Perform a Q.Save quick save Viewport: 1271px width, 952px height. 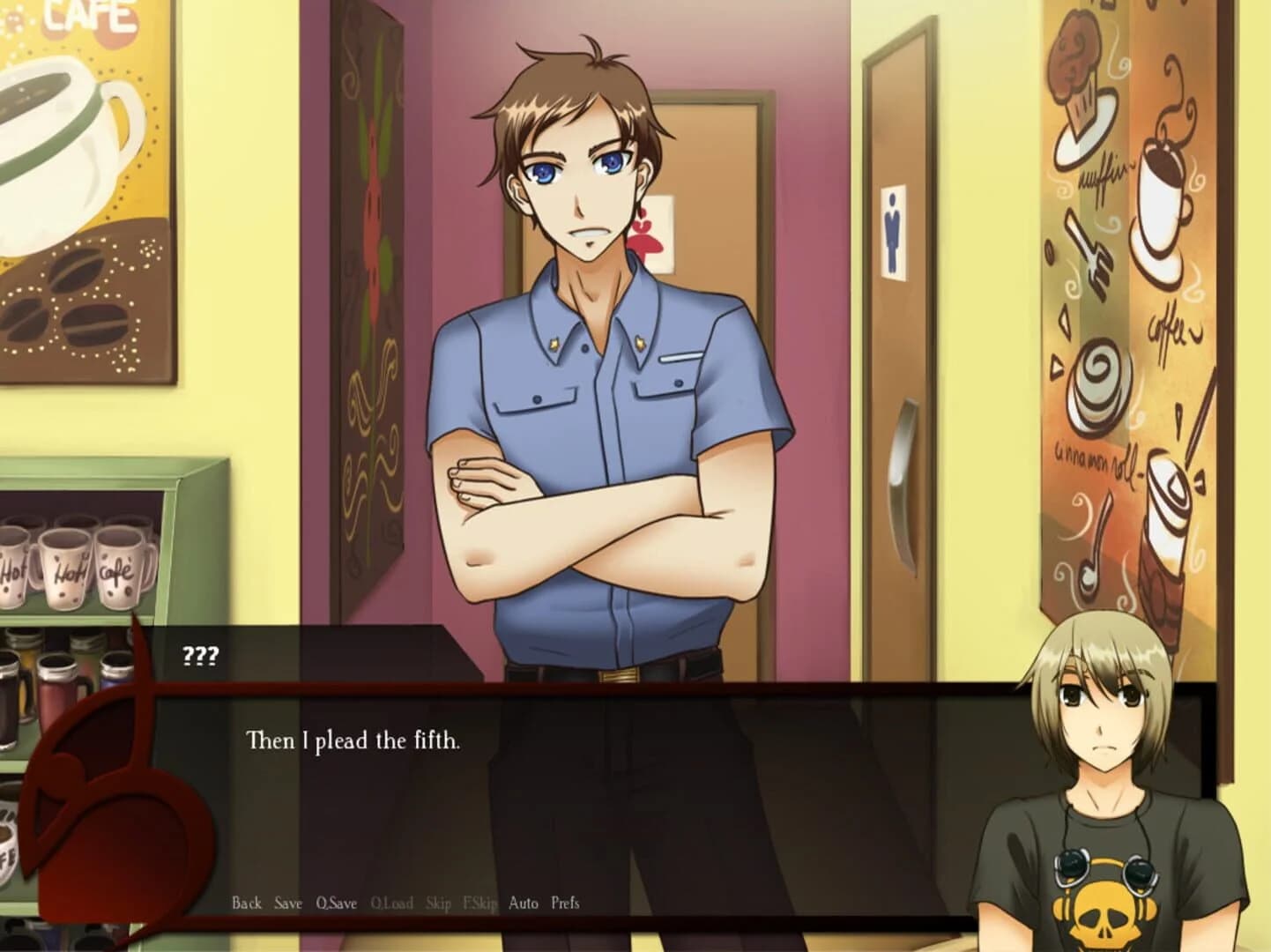336,903
